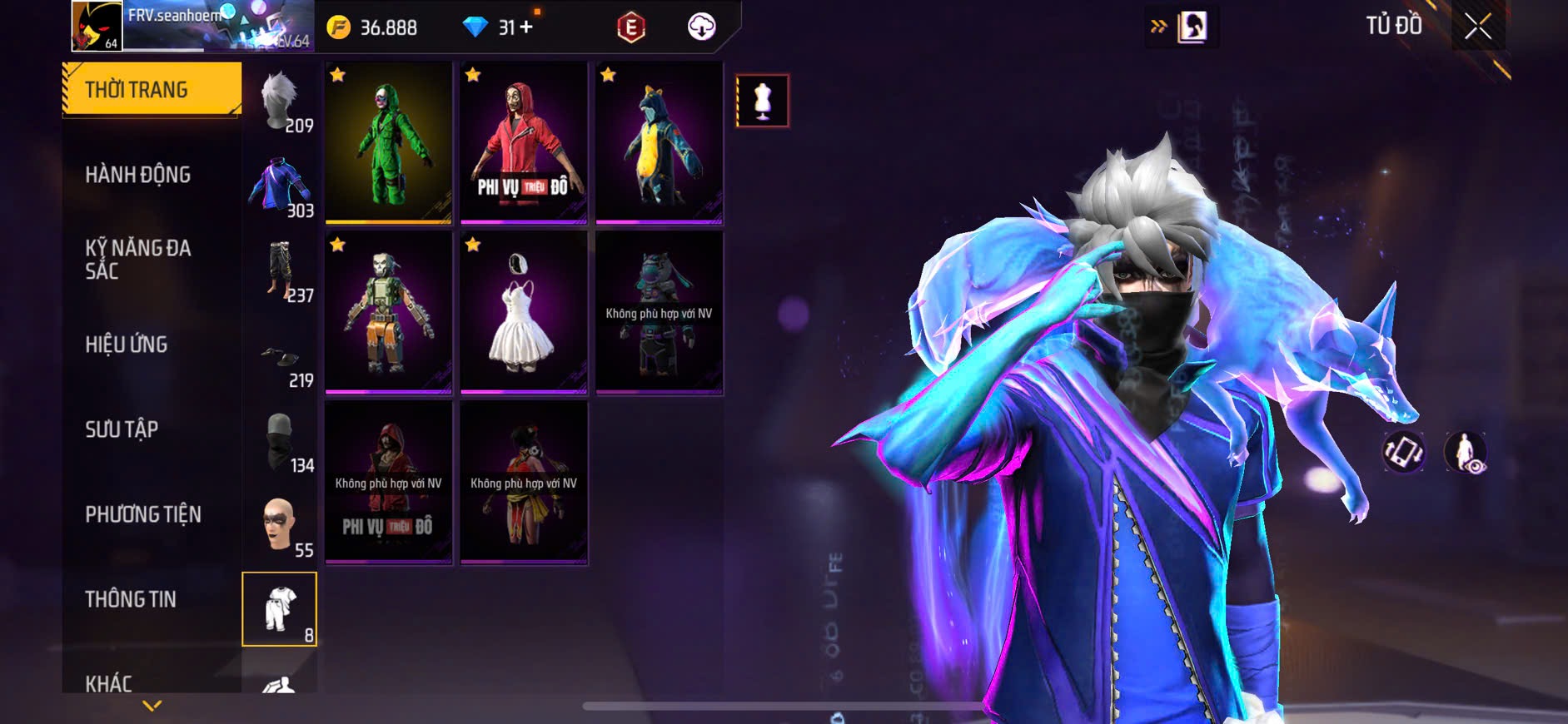Open the HIỆU ỨNG section
This screenshot has height=724, width=1568.
tap(127, 345)
